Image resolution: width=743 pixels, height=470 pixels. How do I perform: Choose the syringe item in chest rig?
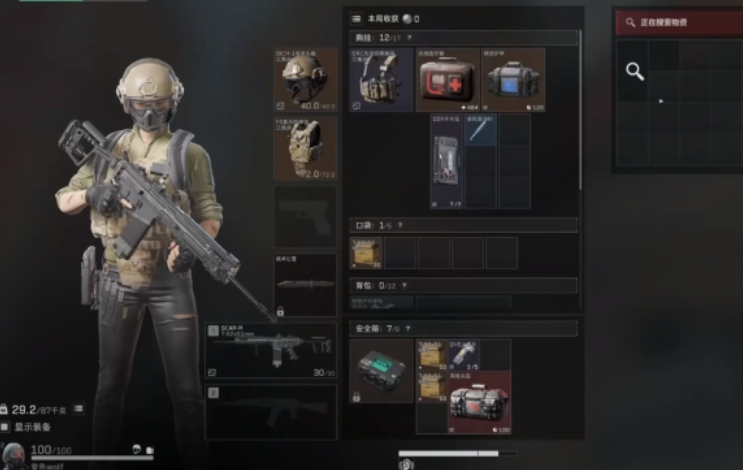(x=481, y=130)
